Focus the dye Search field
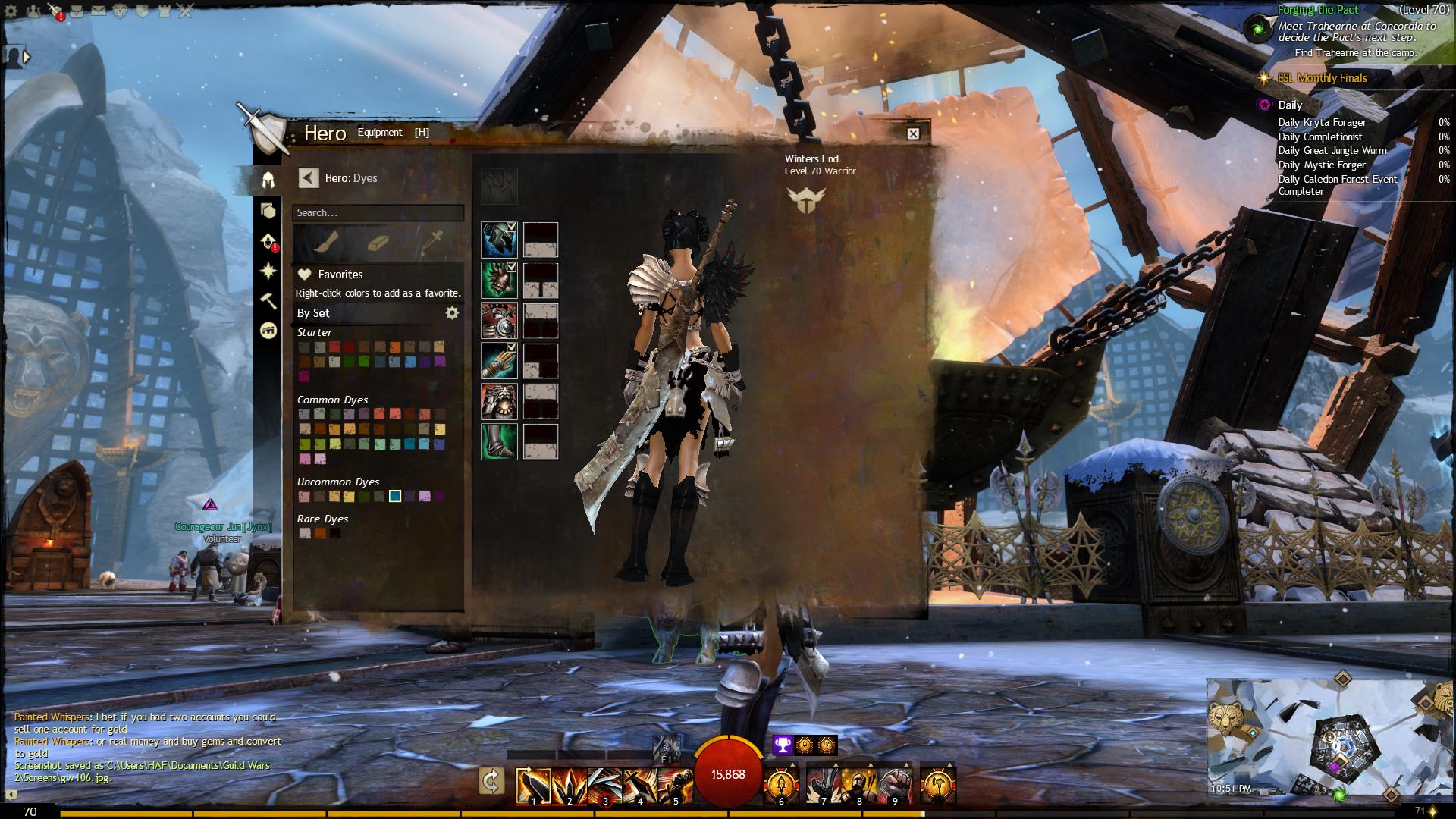 pyautogui.click(x=378, y=213)
